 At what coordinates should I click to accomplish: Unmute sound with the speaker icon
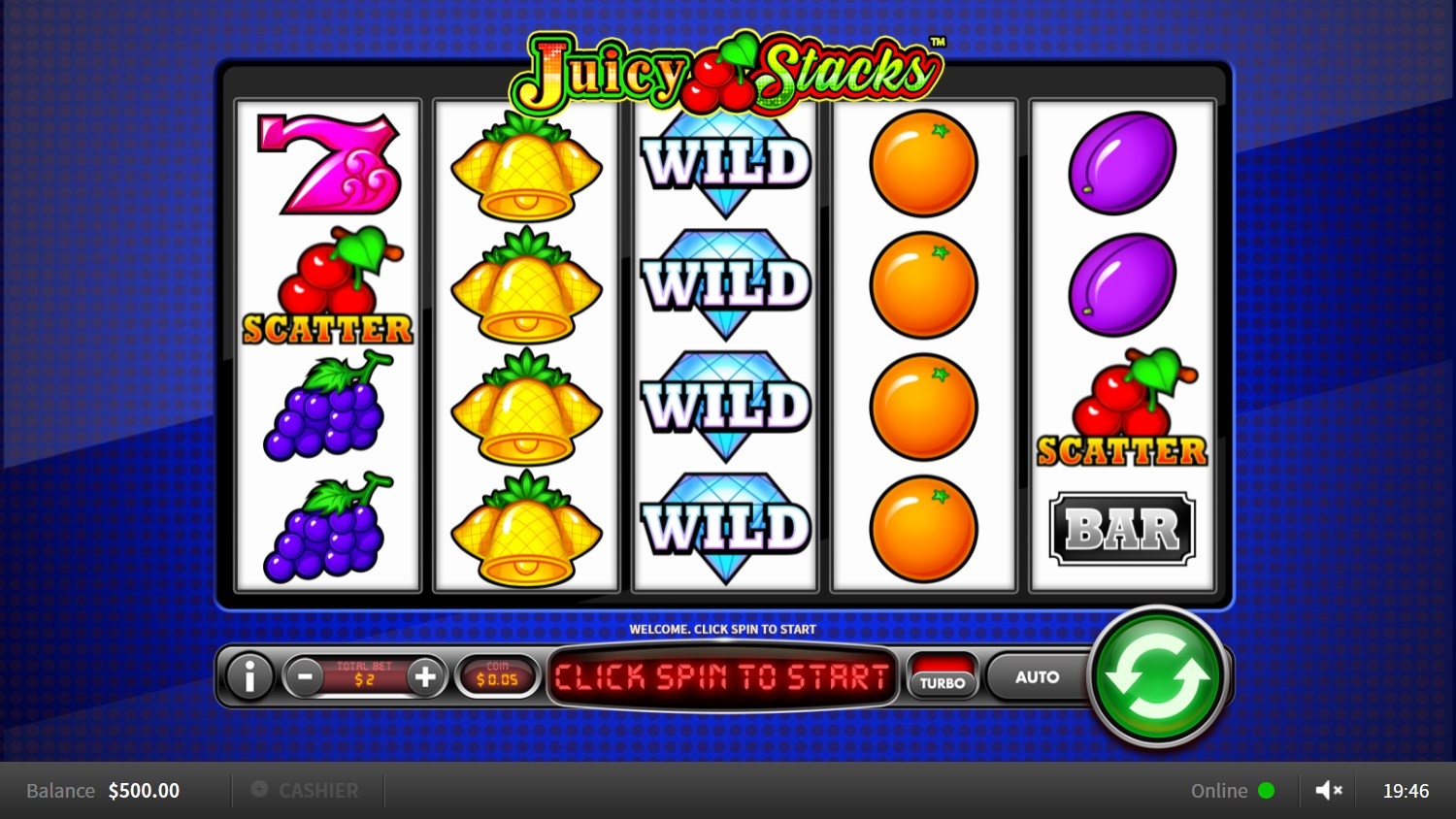click(1328, 791)
